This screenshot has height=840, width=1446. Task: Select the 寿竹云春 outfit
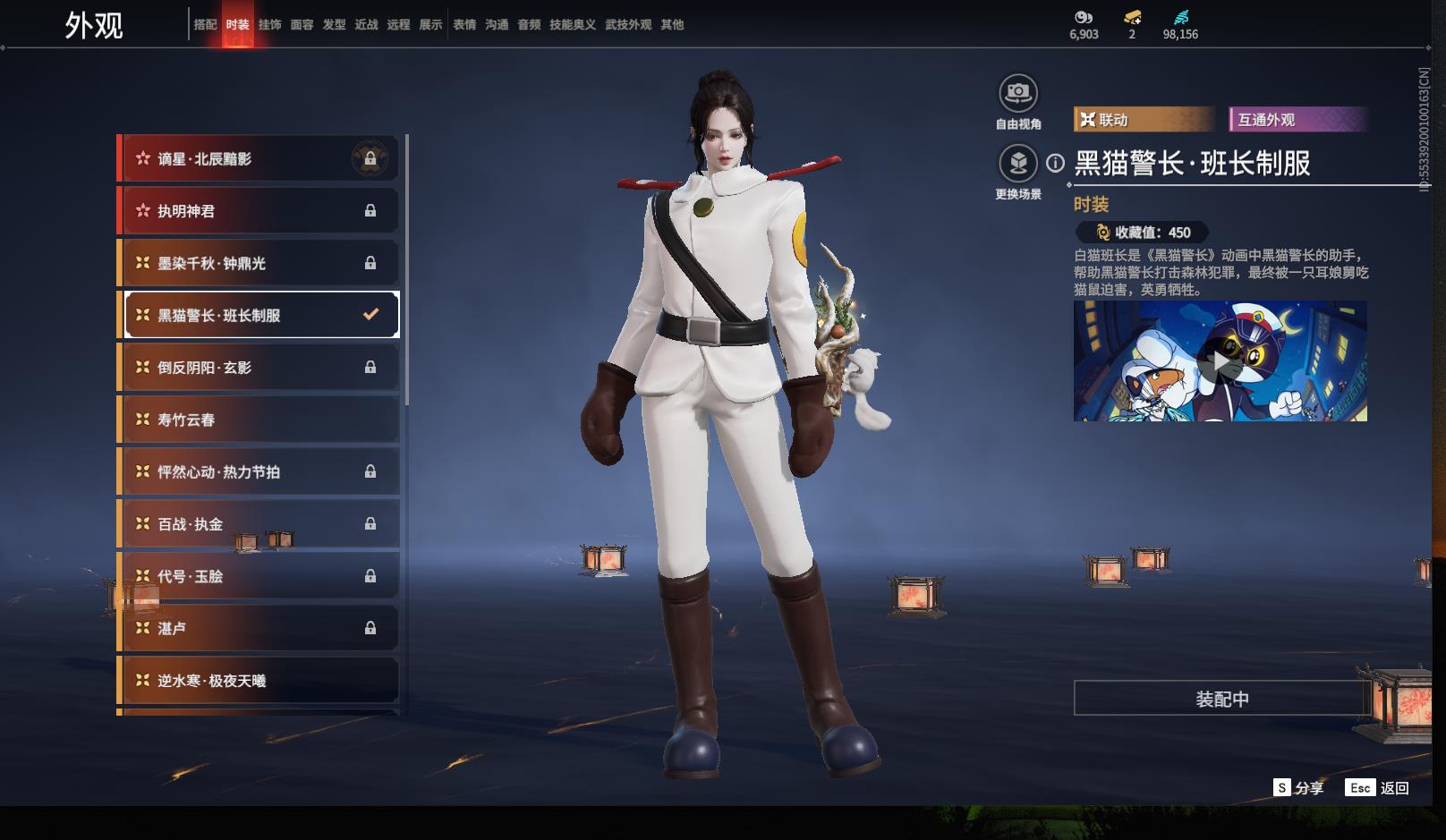[x=259, y=420]
